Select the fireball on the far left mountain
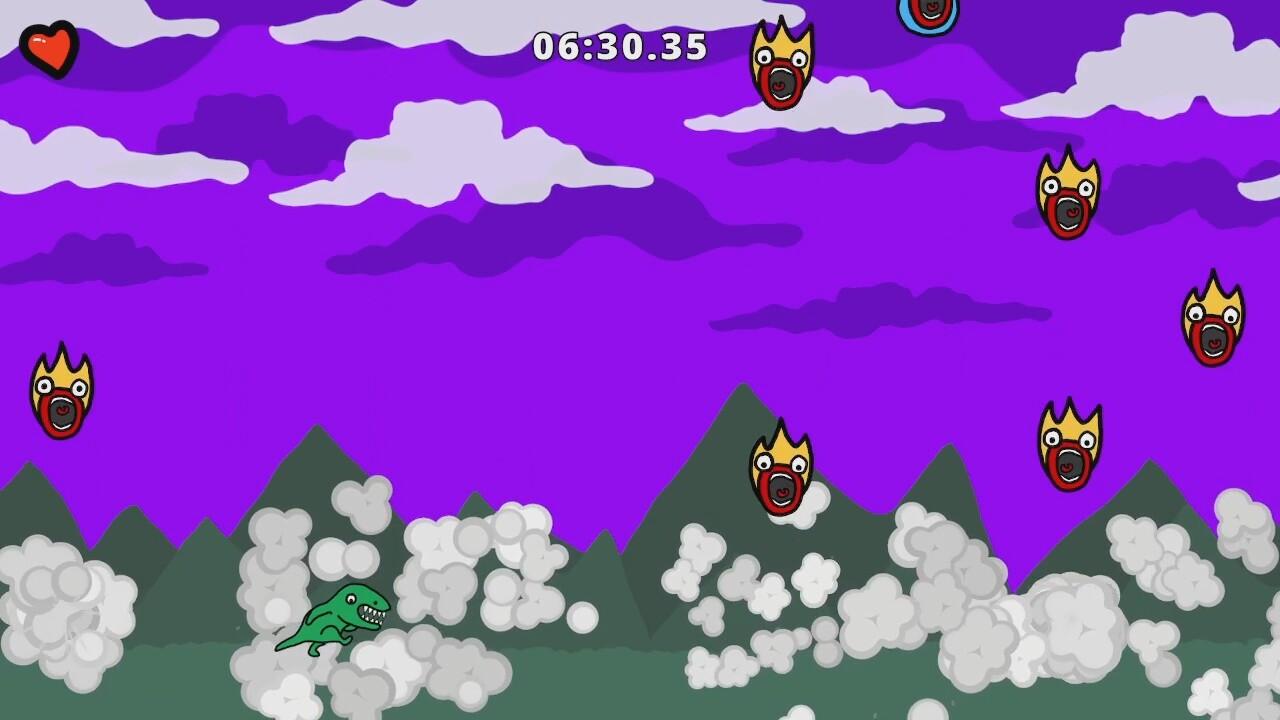This screenshot has height=720, width=1280. click(62, 390)
